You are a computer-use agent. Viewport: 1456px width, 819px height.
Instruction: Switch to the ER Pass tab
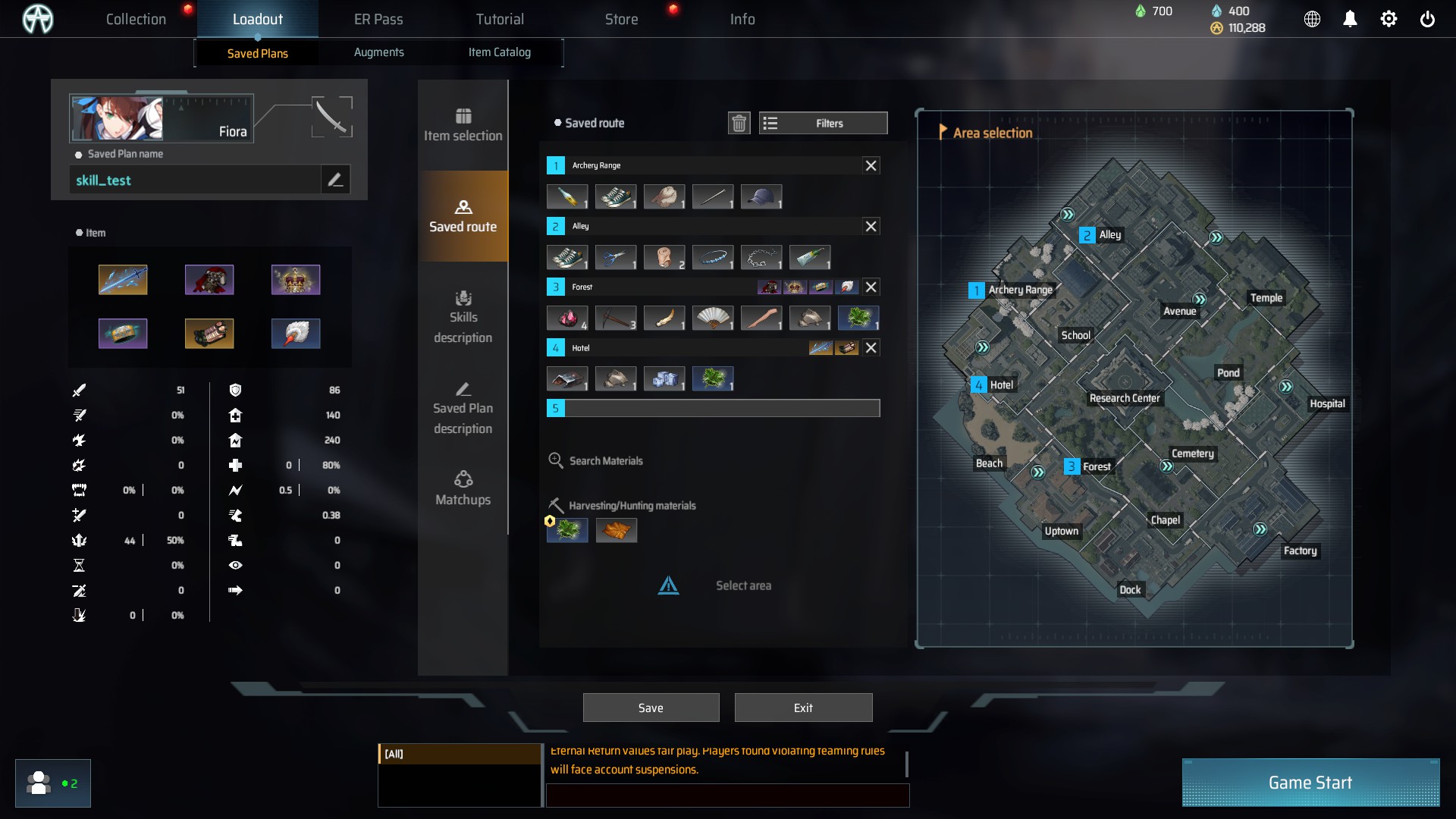pos(378,19)
